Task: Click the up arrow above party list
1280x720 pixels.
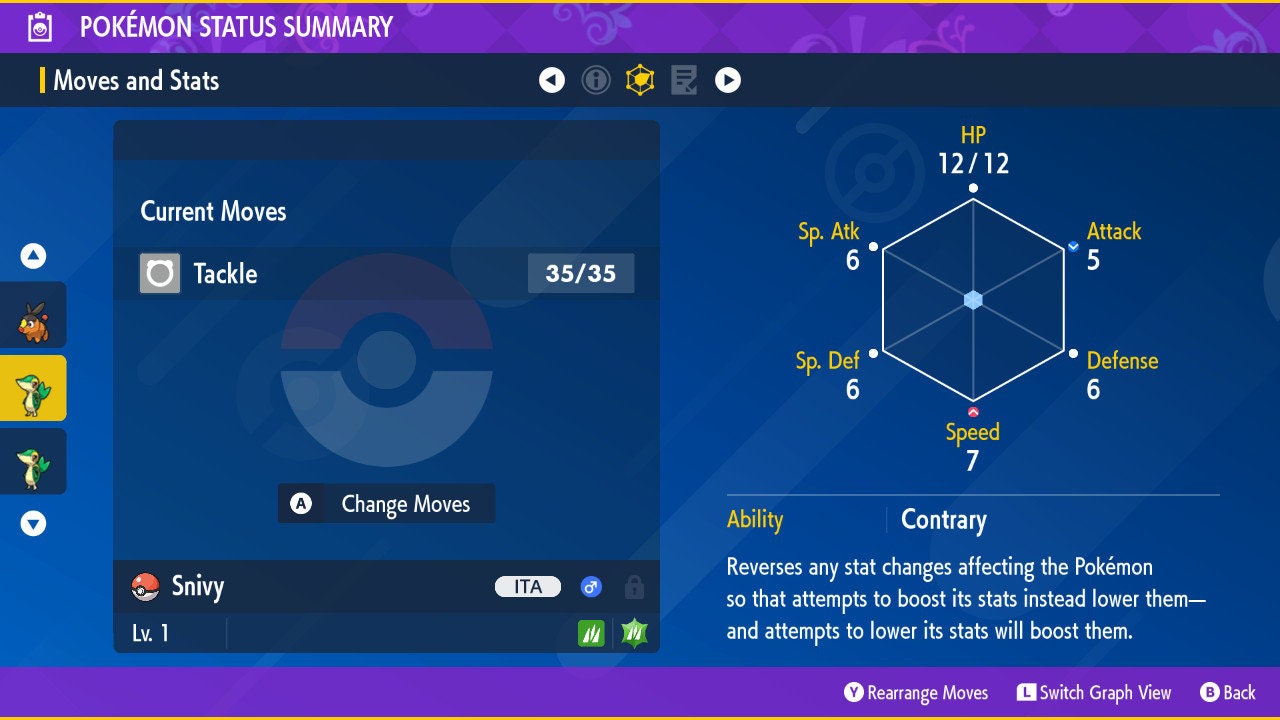Action: [x=33, y=256]
